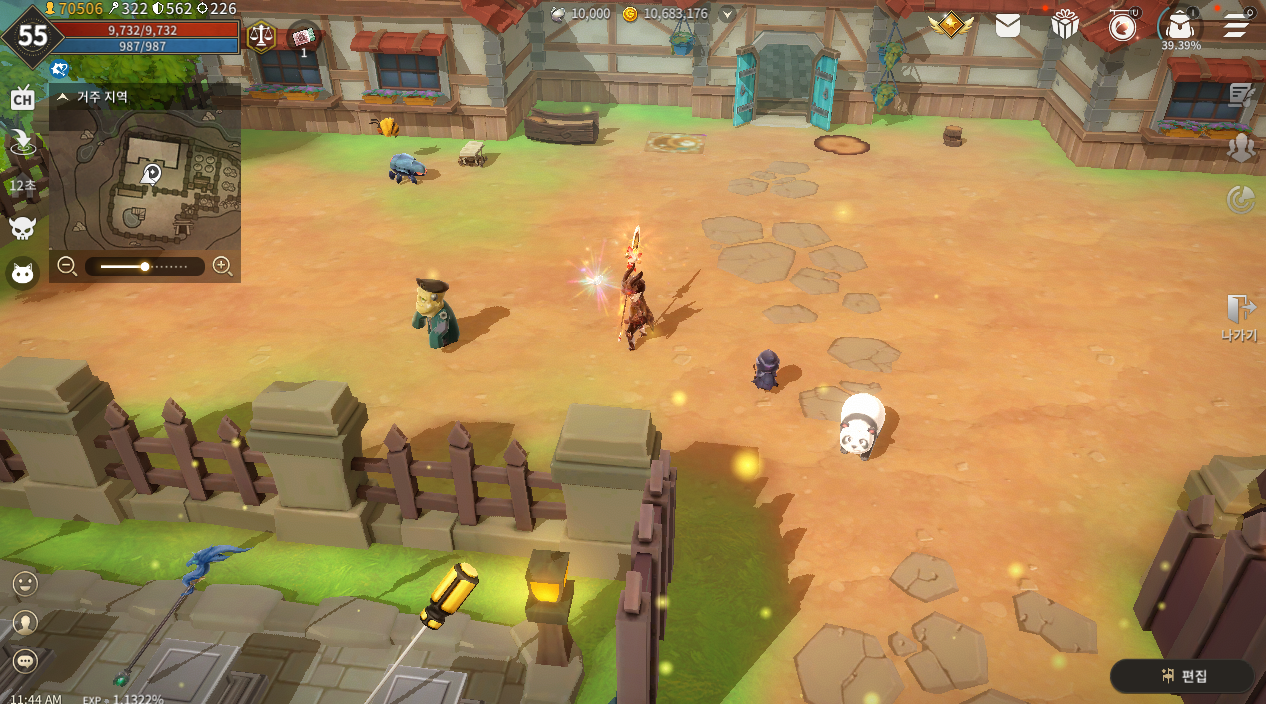Image resolution: width=1266 pixels, height=704 pixels.
Task: Open the chat speech bubble button
Action: [25, 661]
